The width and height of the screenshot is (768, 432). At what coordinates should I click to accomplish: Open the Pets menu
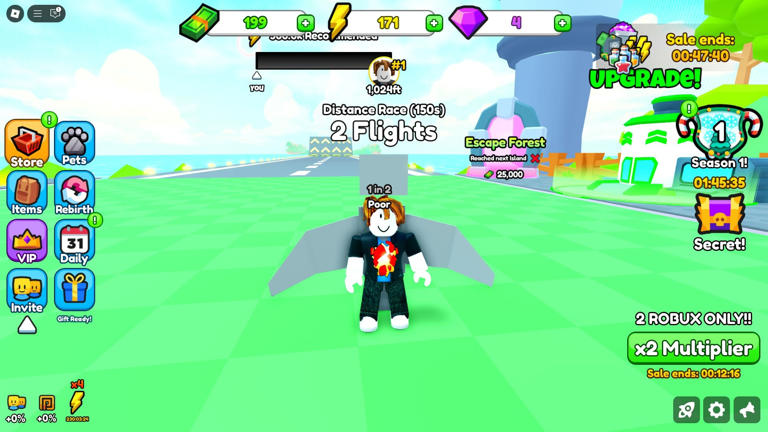(x=74, y=144)
